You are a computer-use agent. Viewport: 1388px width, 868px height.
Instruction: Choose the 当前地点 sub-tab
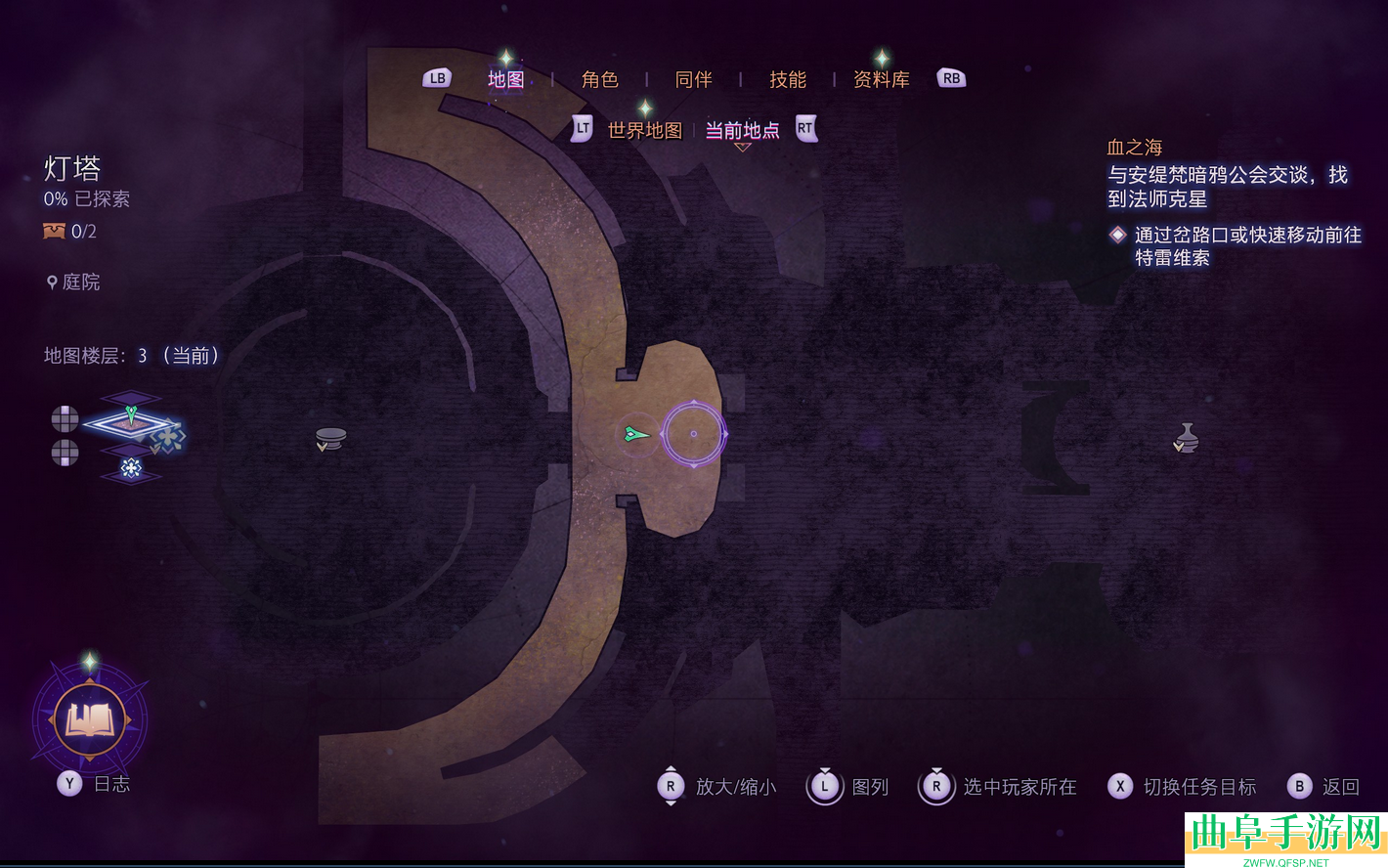point(742,130)
